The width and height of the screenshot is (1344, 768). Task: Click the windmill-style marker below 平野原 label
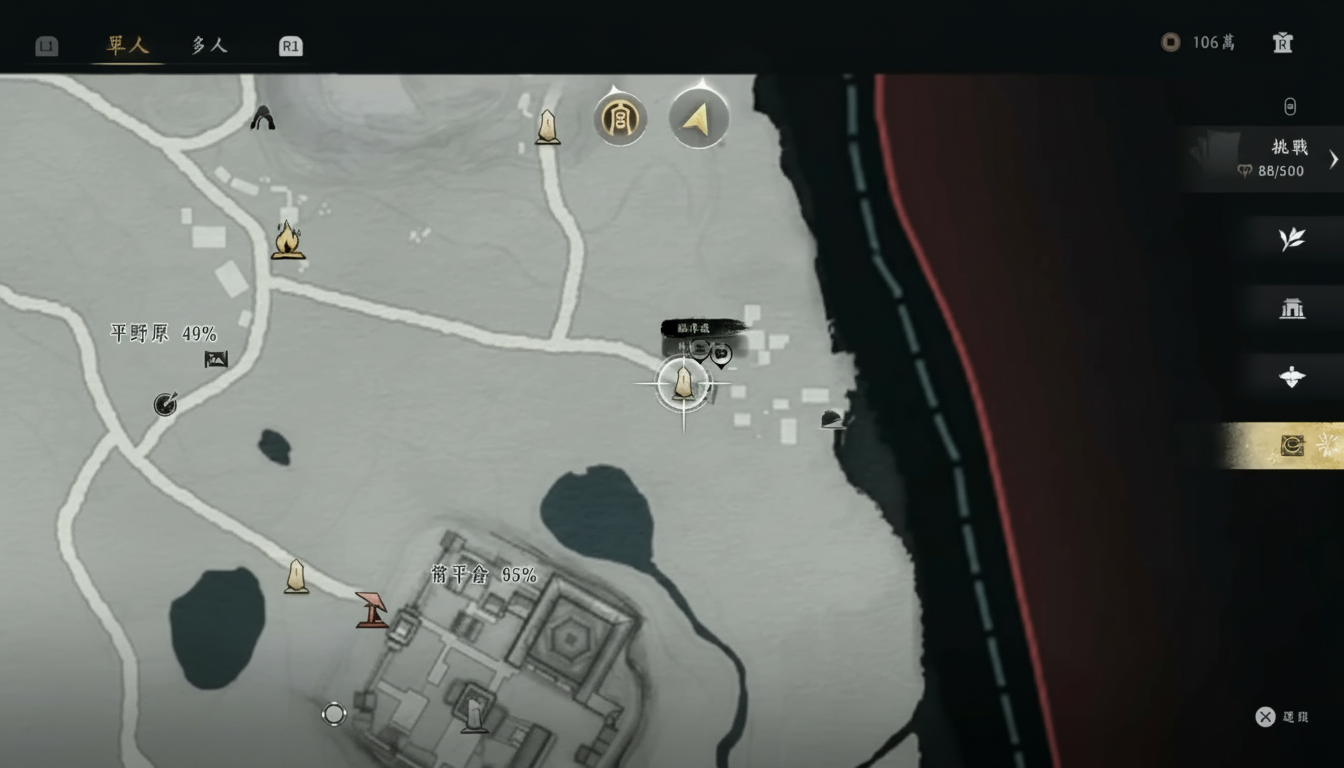pyautogui.click(x=163, y=404)
